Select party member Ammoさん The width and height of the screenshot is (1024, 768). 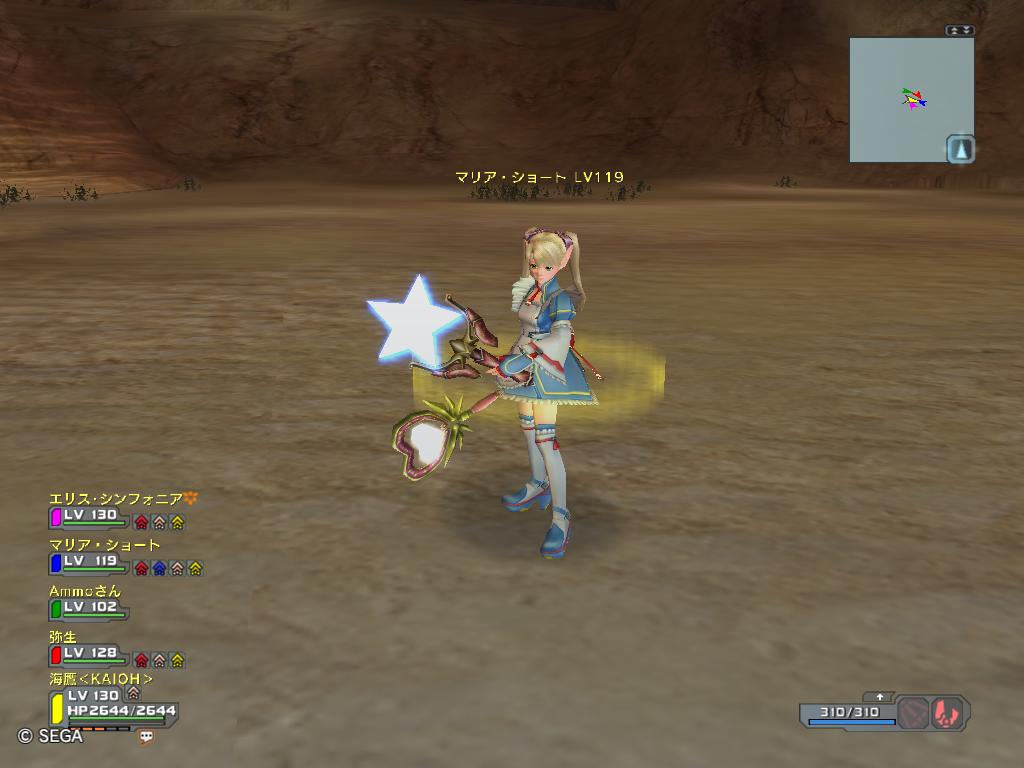[x=85, y=591]
